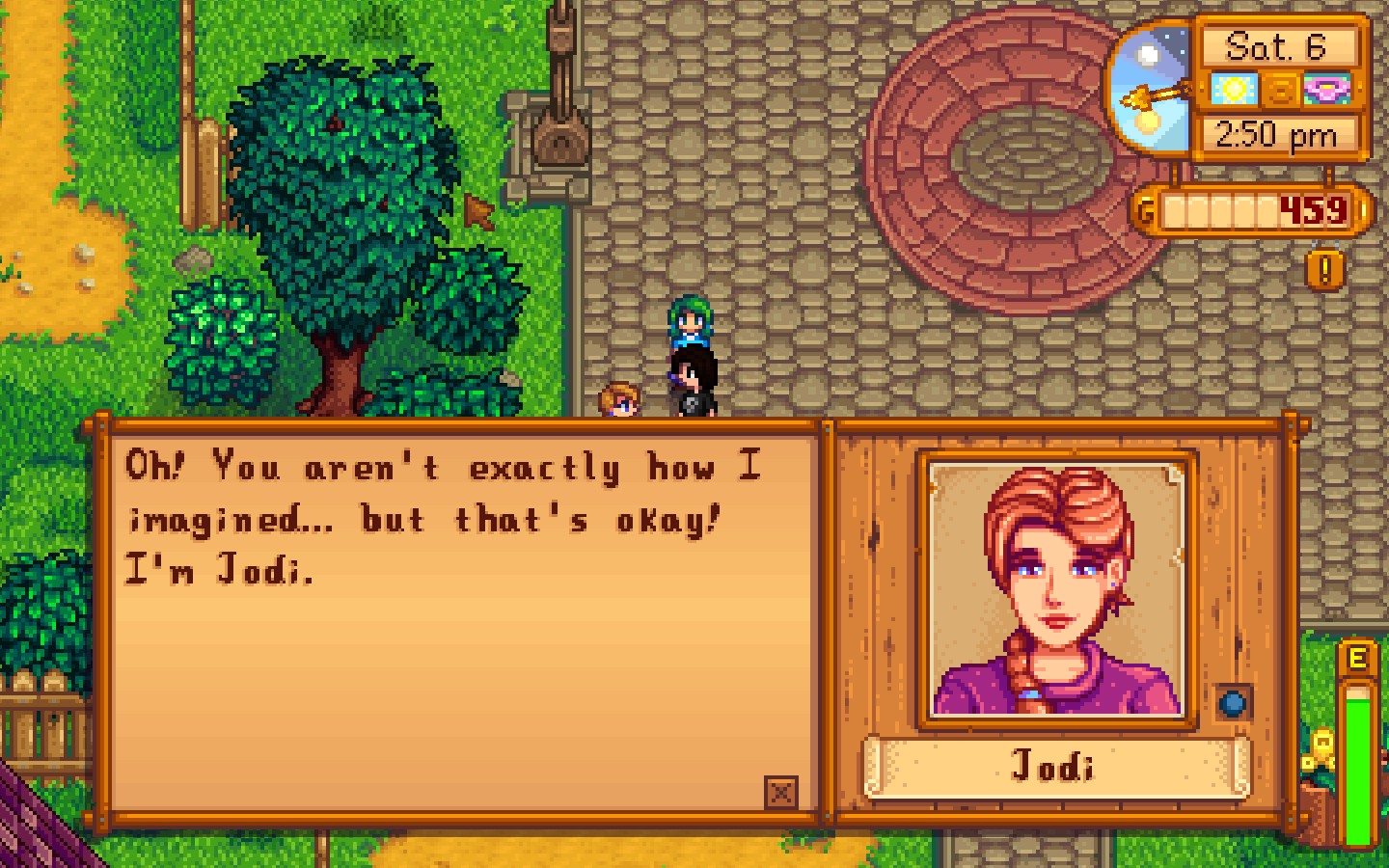Select the pink flower festival icon
This screenshot has width=1389, height=868.
(x=1328, y=91)
